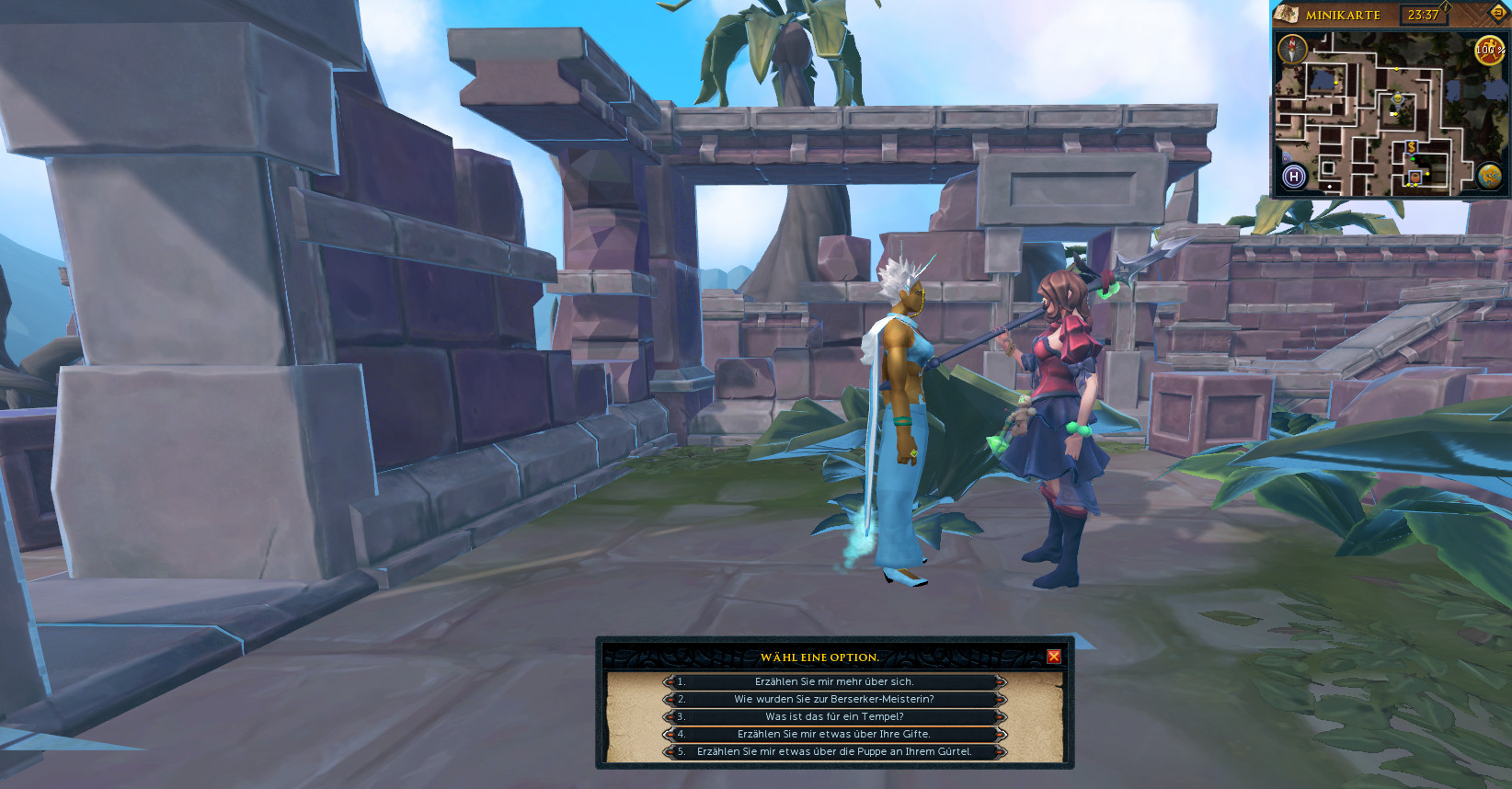Click the clock info 'i' icon
The height and width of the screenshot is (789, 1512).
(x=1445, y=7)
